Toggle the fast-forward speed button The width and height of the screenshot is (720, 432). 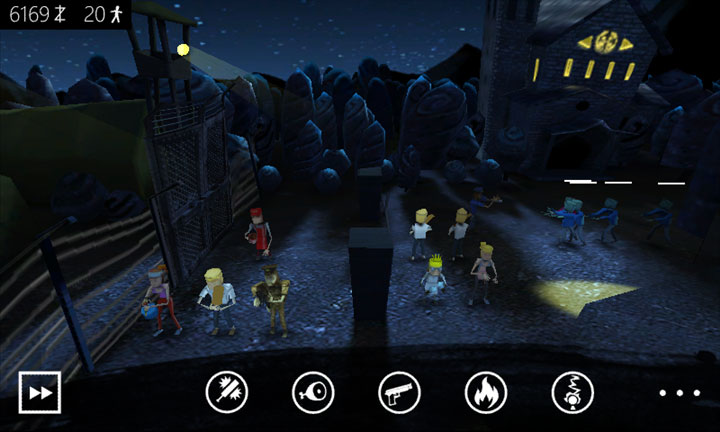tap(40, 392)
